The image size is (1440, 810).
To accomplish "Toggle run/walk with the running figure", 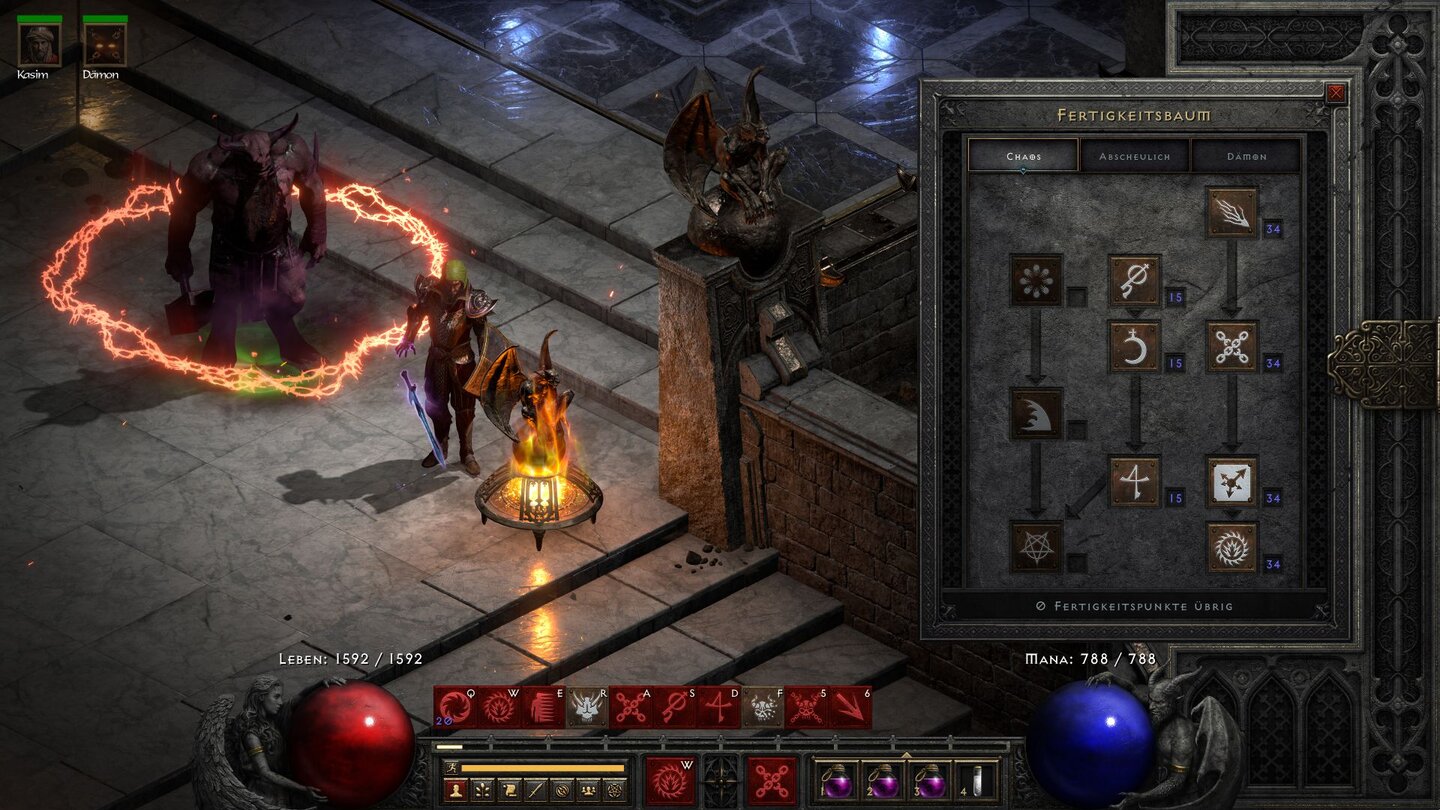I will [x=452, y=767].
